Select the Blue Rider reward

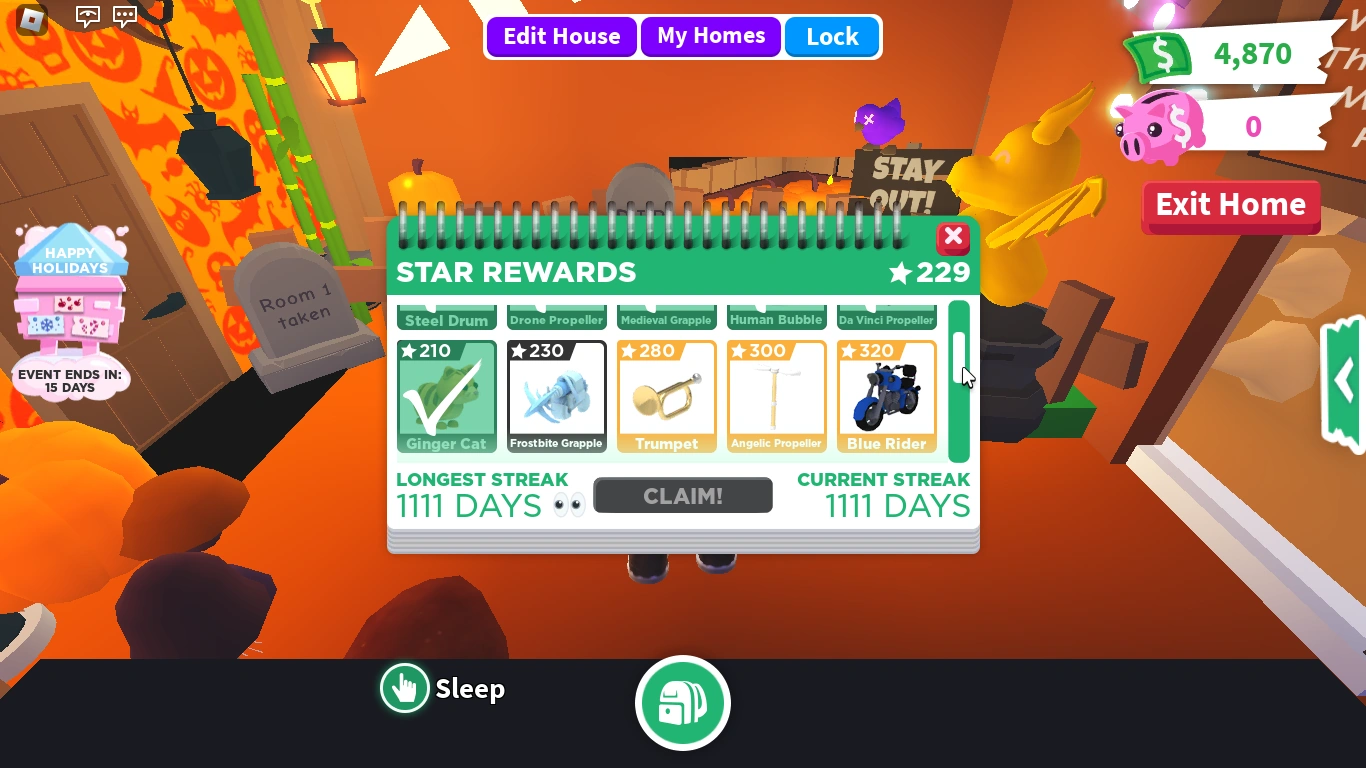[886, 396]
